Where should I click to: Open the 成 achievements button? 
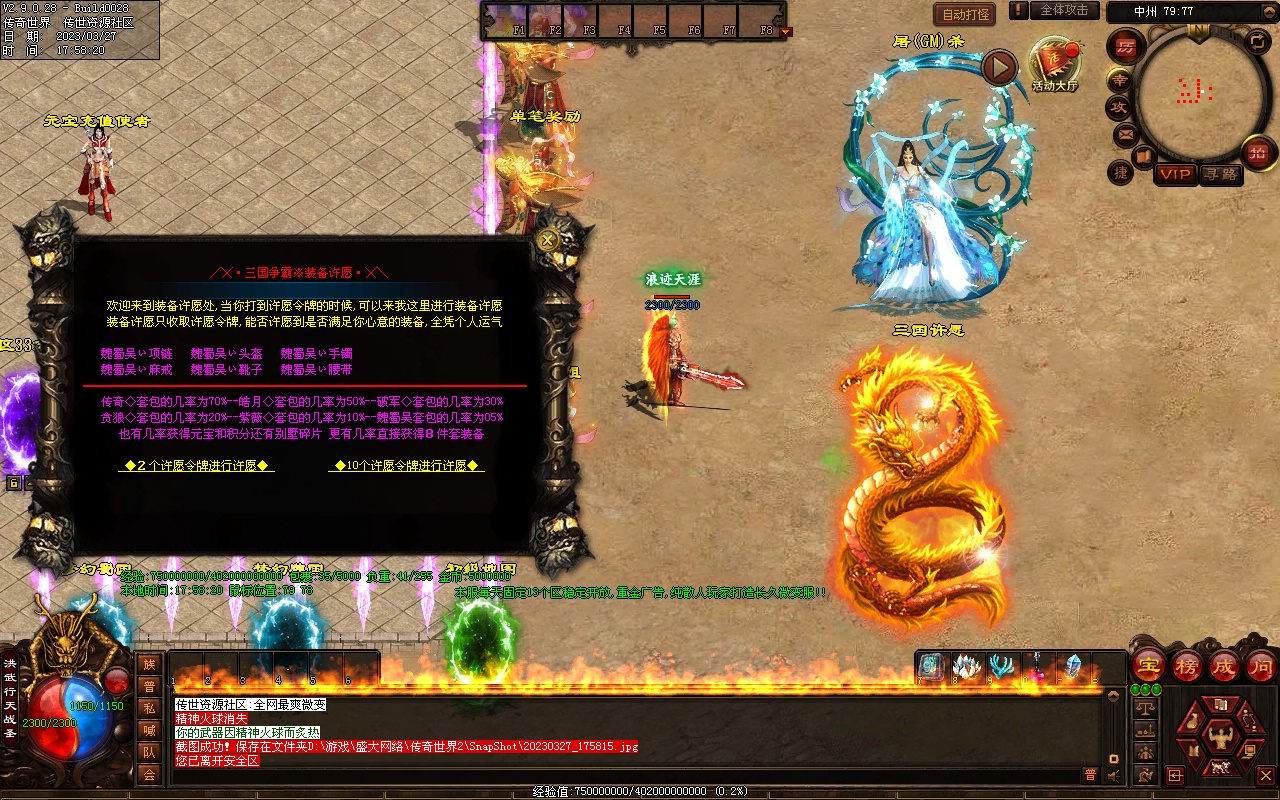(1224, 665)
